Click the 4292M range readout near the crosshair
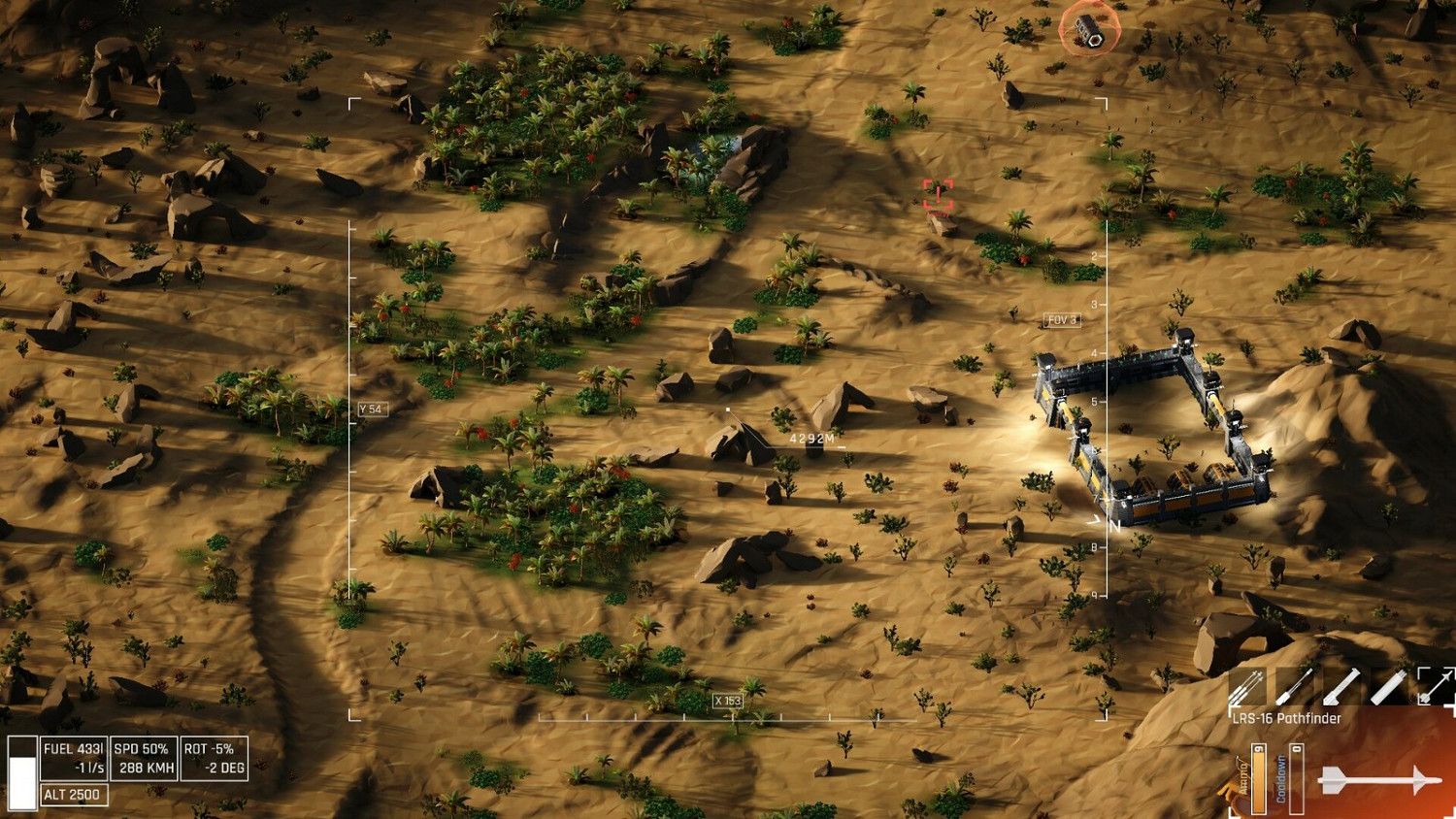Viewport: 1456px width, 819px height. (x=813, y=438)
